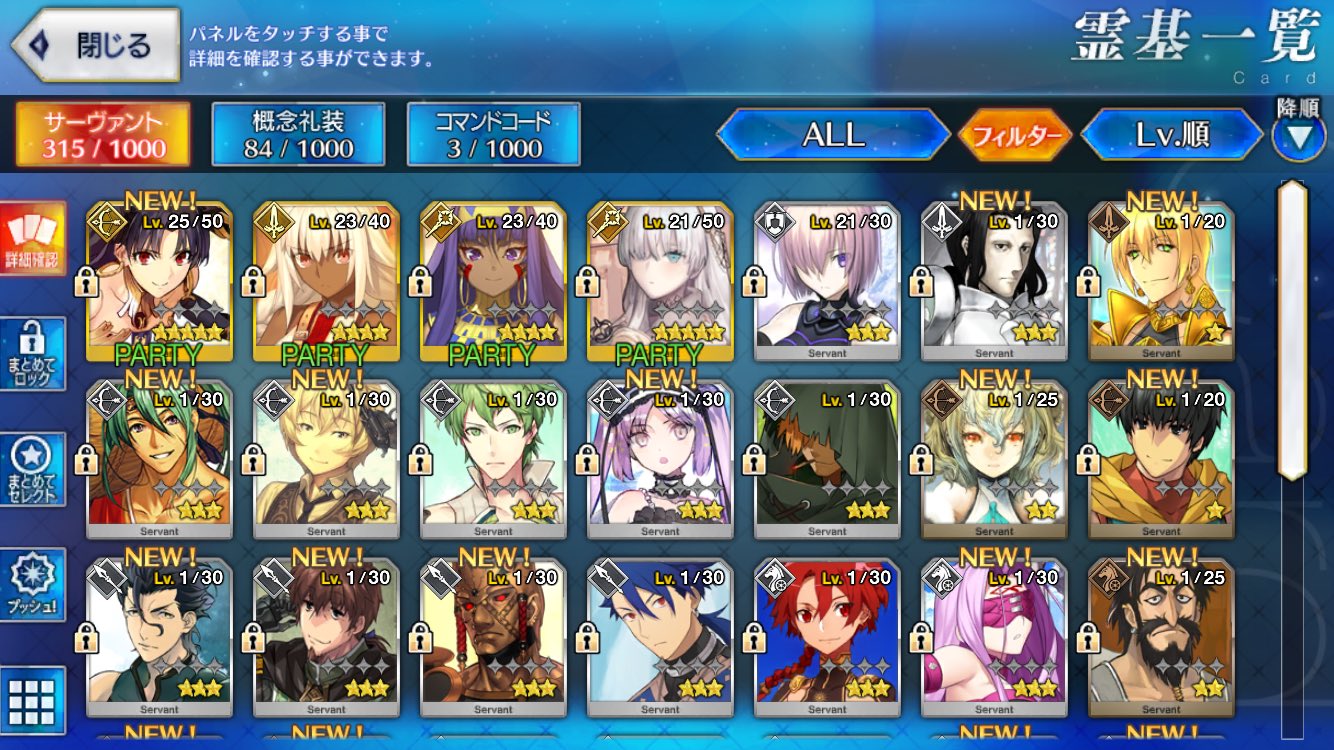Pick the Lv. 21/30 pink-haired shield servant
The width and height of the screenshot is (1334, 750).
point(827,282)
